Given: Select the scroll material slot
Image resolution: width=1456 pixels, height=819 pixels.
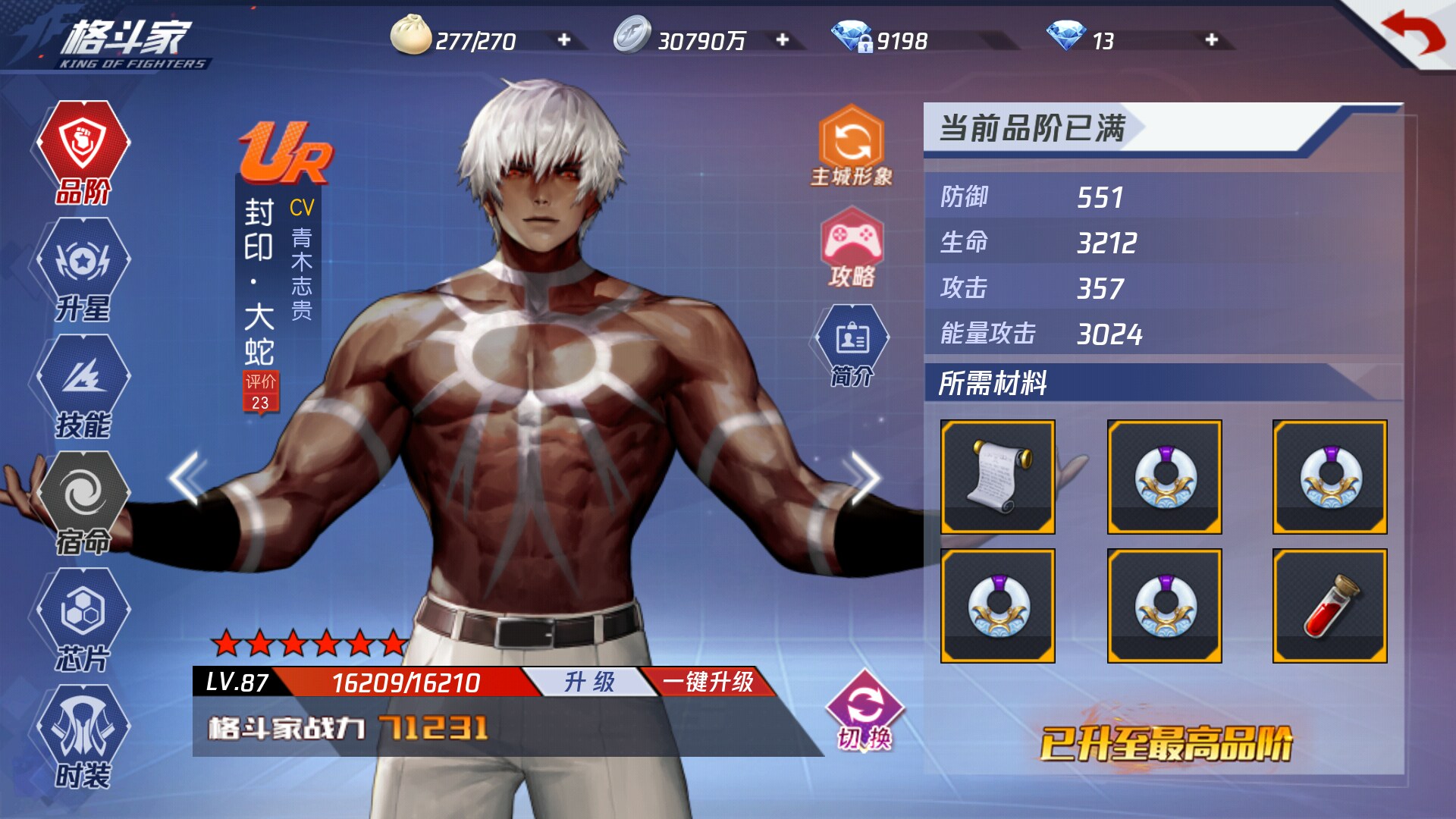Looking at the screenshot, I should [997, 477].
